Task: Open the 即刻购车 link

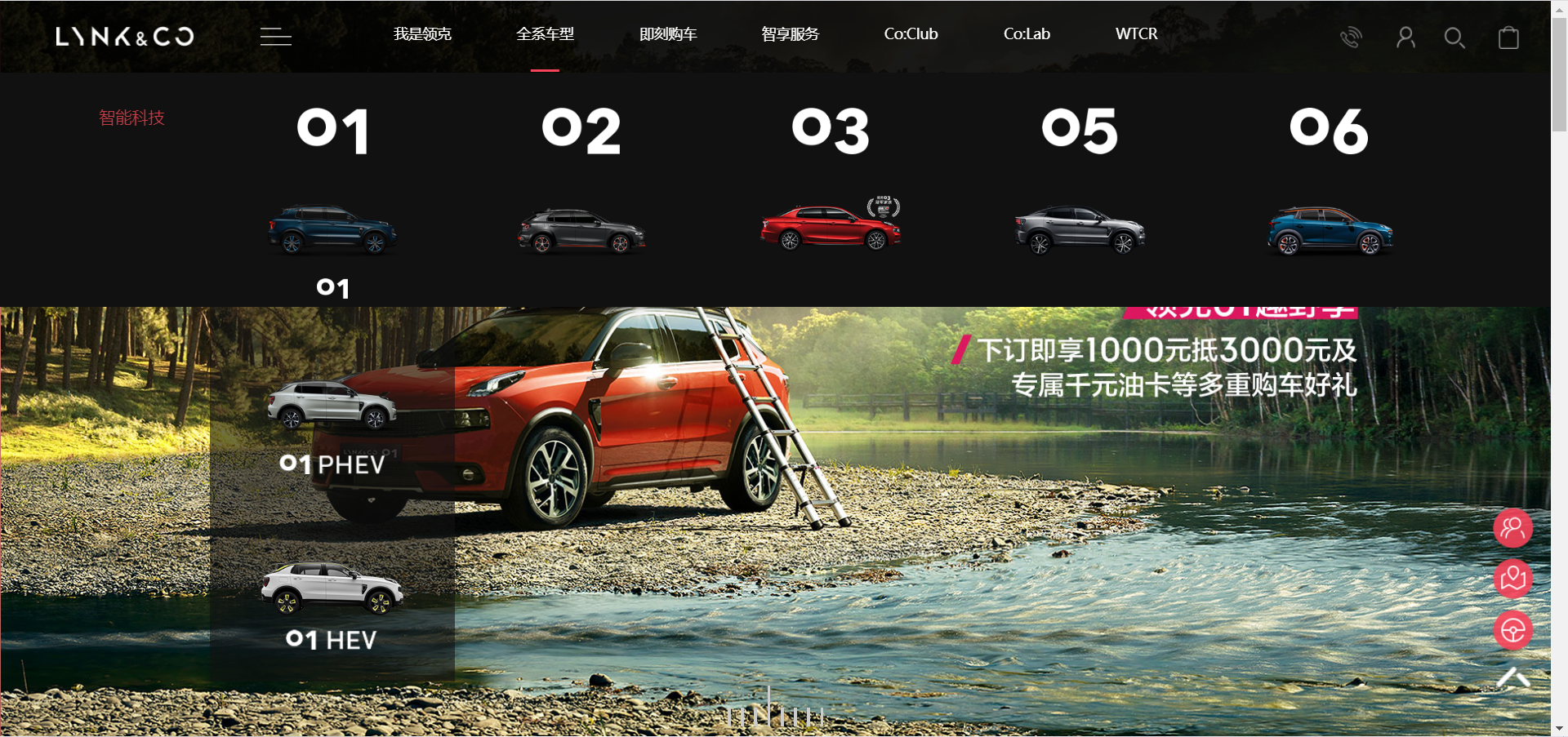Action: coord(668,34)
